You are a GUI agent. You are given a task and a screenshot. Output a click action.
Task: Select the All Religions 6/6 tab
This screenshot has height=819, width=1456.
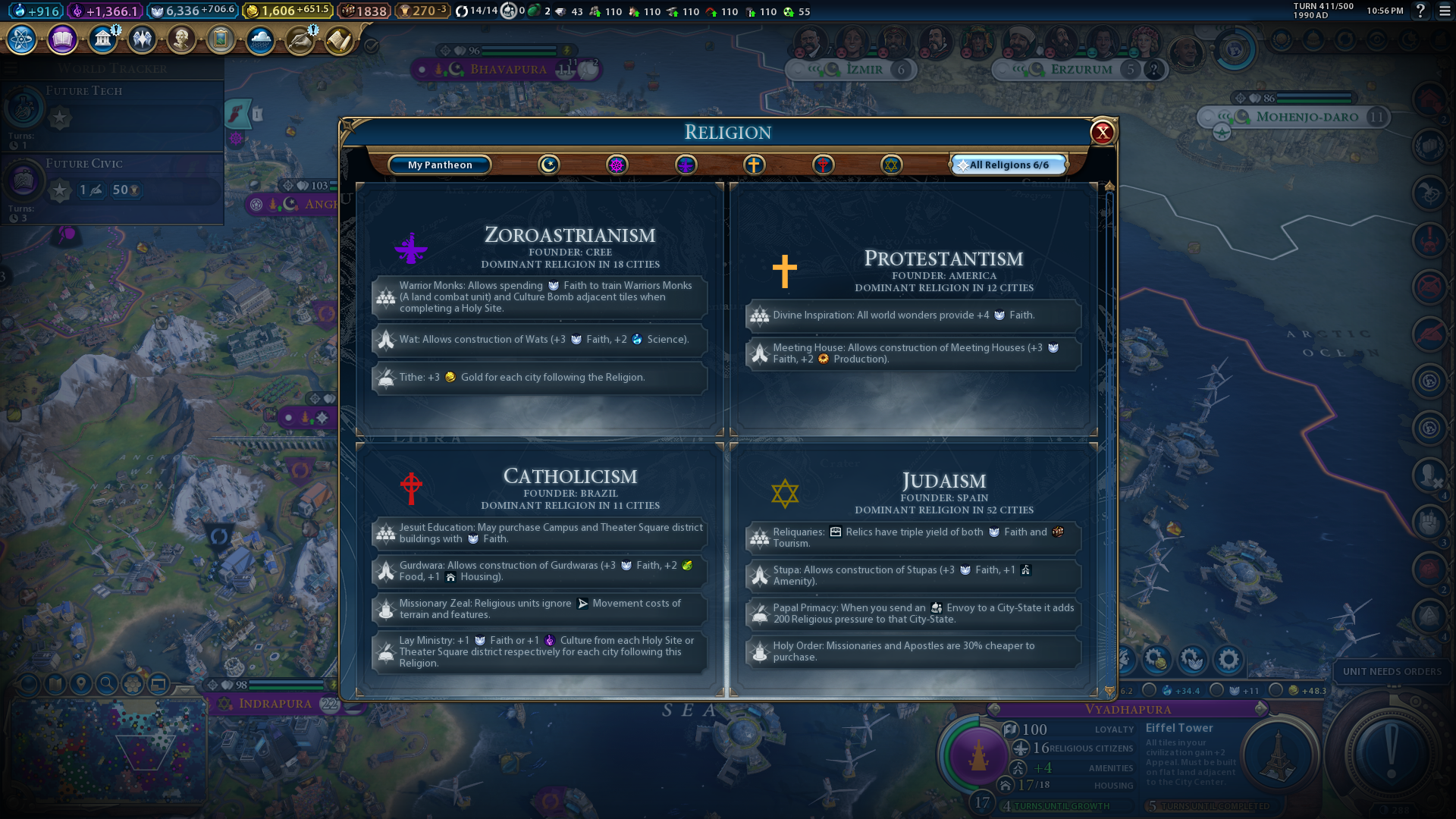1009,165
